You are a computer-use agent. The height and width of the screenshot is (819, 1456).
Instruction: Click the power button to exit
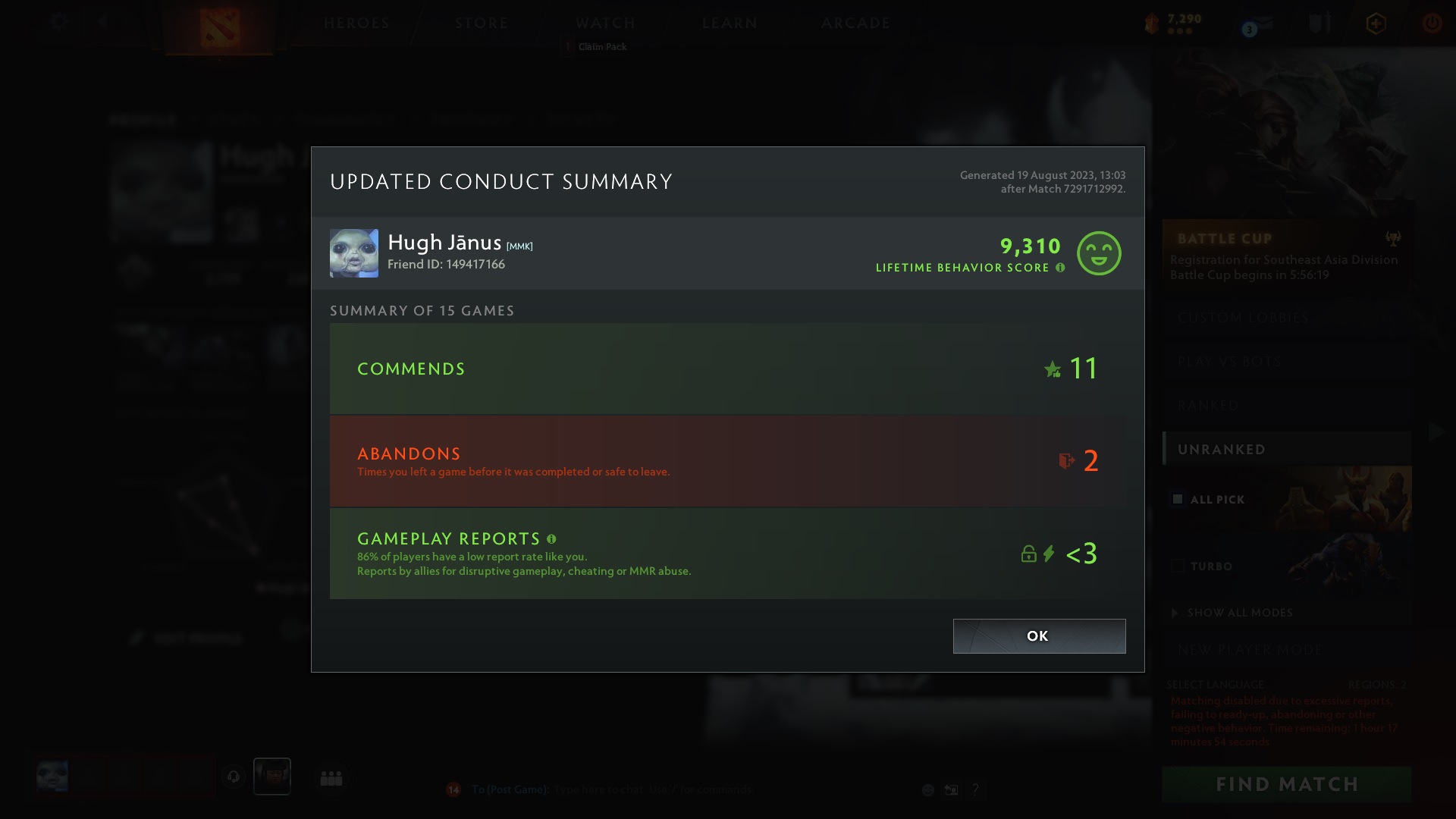tap(1432, 22)
